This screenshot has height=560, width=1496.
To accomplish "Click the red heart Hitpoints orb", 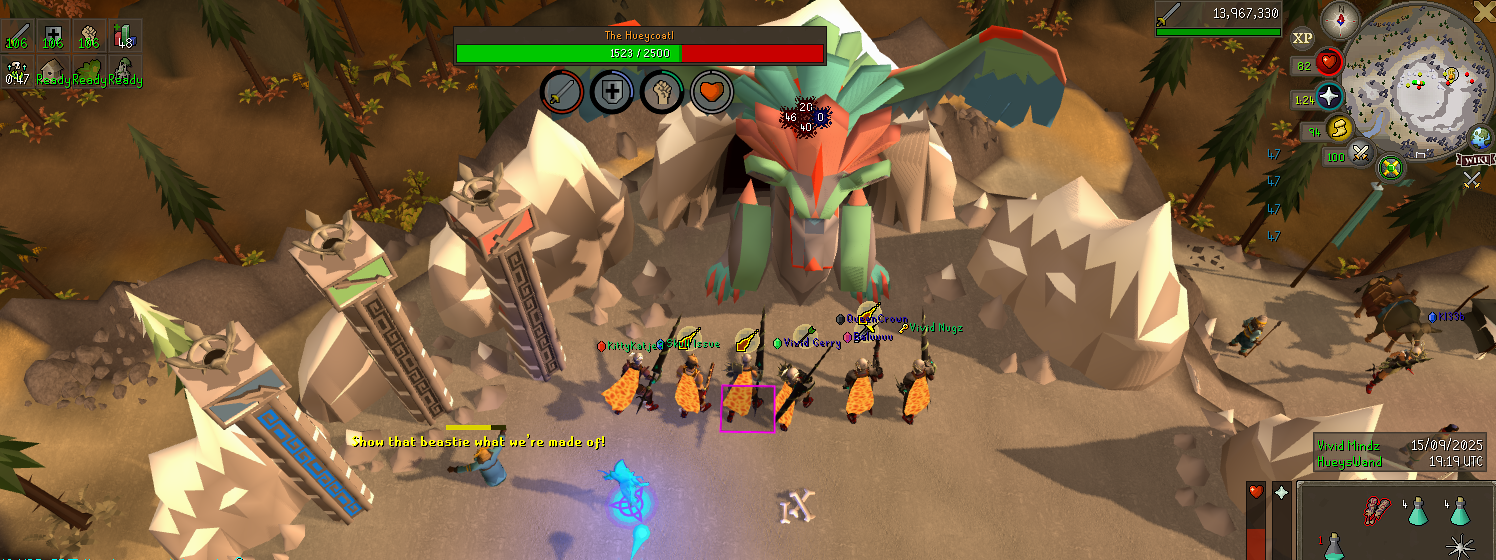I will (x=1329, y=63).
